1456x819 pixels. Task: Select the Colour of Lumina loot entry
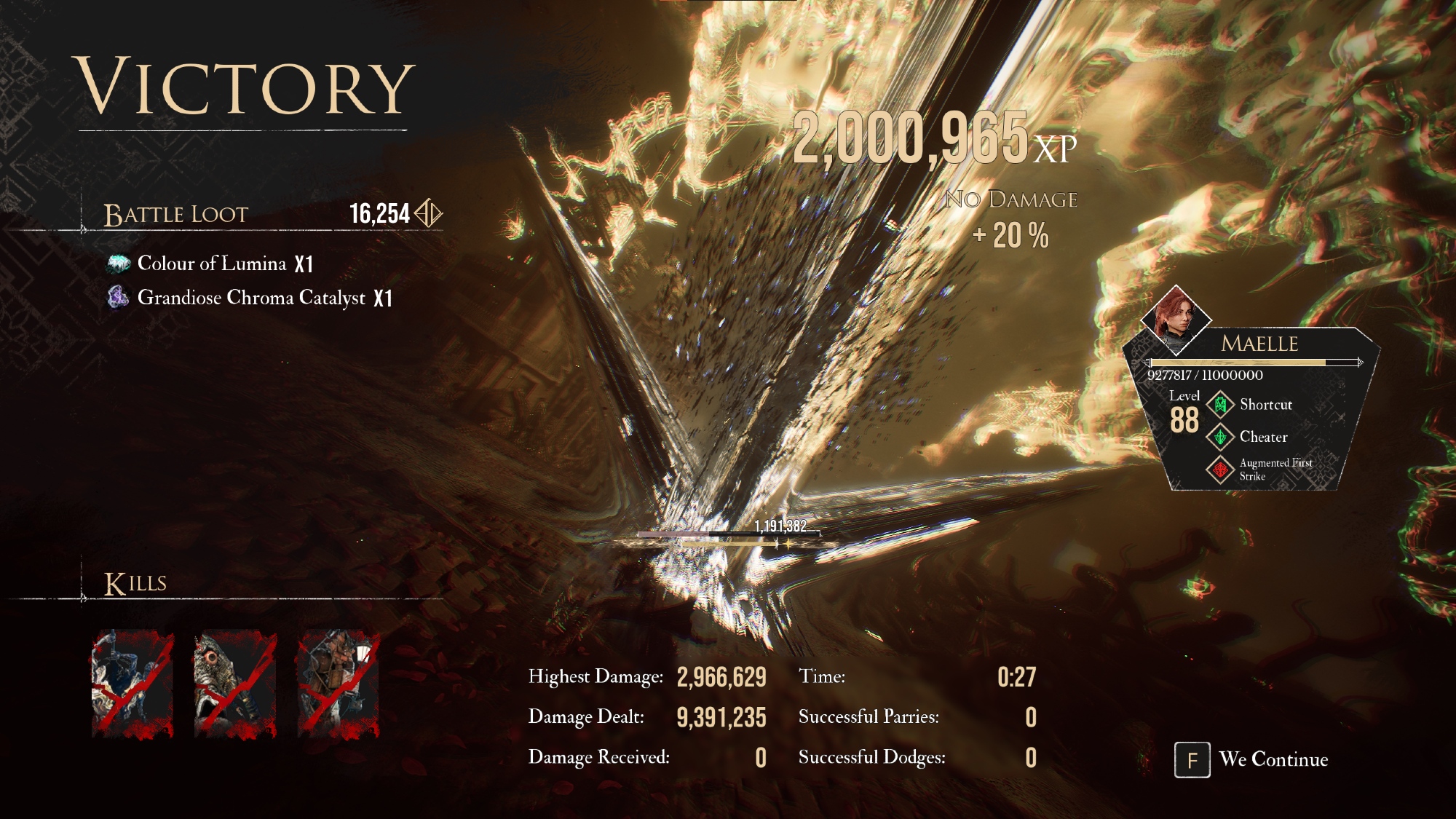pyautogui.click(x=211, y=264)
